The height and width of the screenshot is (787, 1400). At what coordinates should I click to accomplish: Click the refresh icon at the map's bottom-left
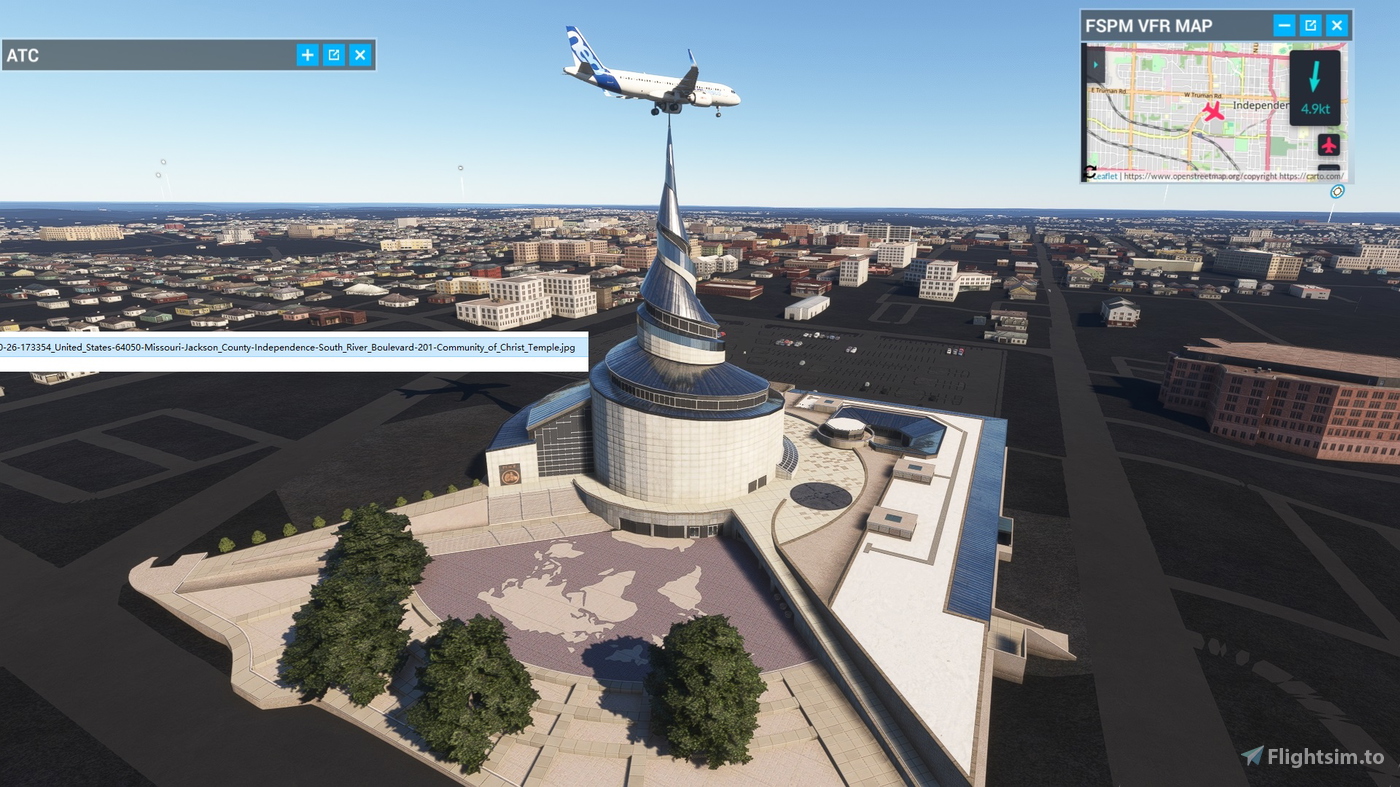tap(1090, 171)
